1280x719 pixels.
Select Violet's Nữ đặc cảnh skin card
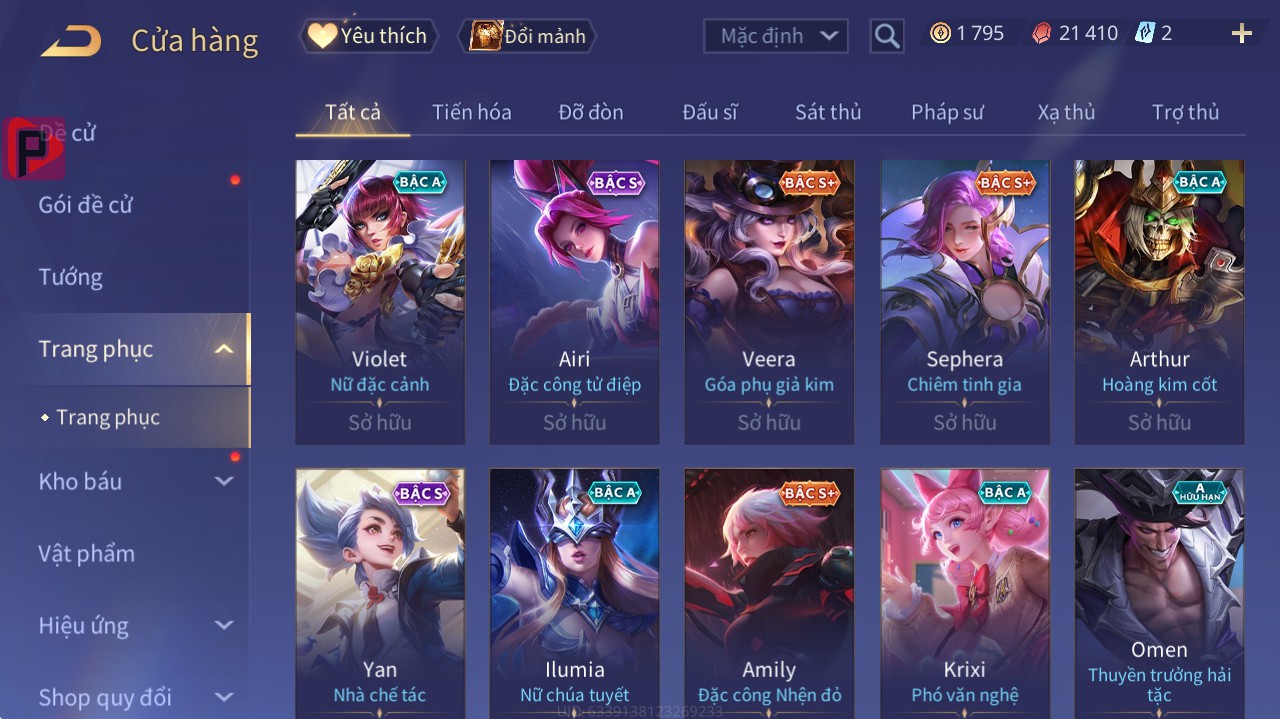(x=380, y=300)
